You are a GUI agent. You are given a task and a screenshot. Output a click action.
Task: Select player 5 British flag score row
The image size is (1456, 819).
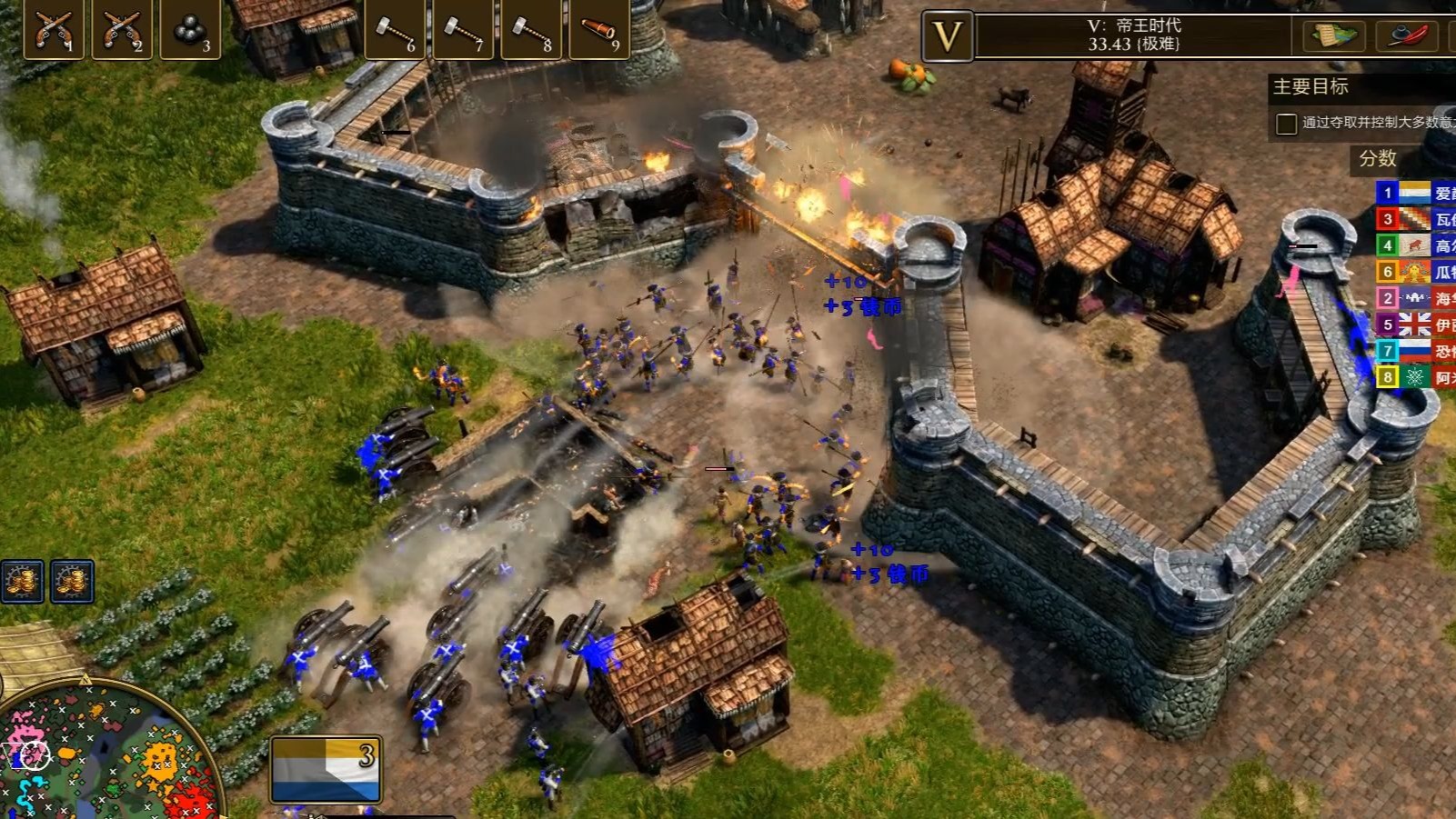(1414, 325)
